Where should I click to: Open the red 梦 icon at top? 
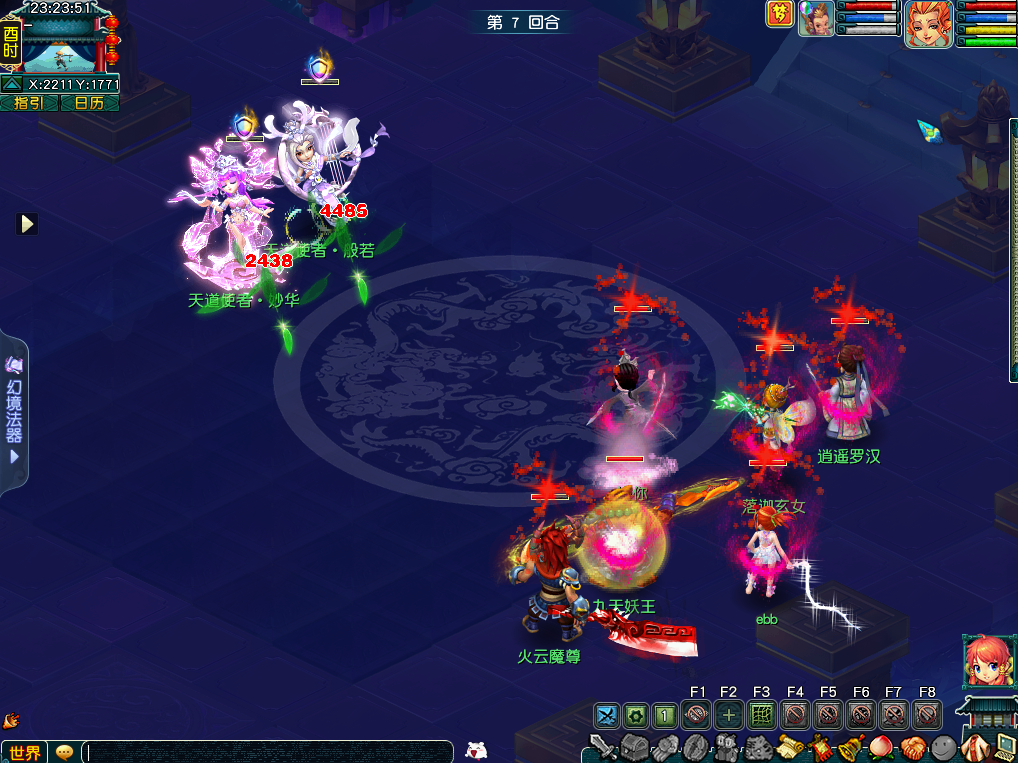coord(780,14)
